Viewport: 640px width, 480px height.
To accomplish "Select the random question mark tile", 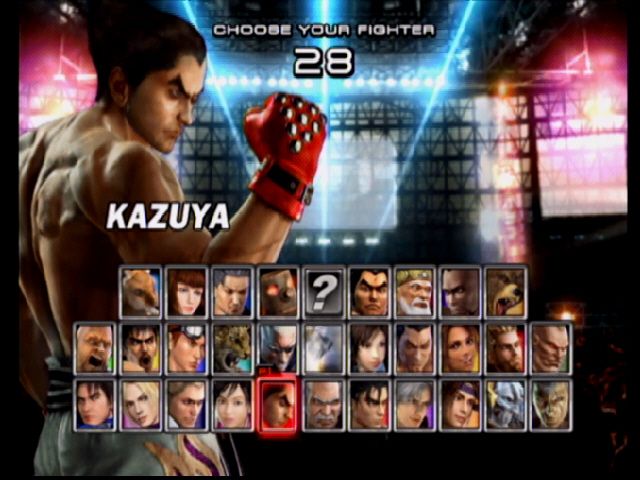I will pos(324,292).
